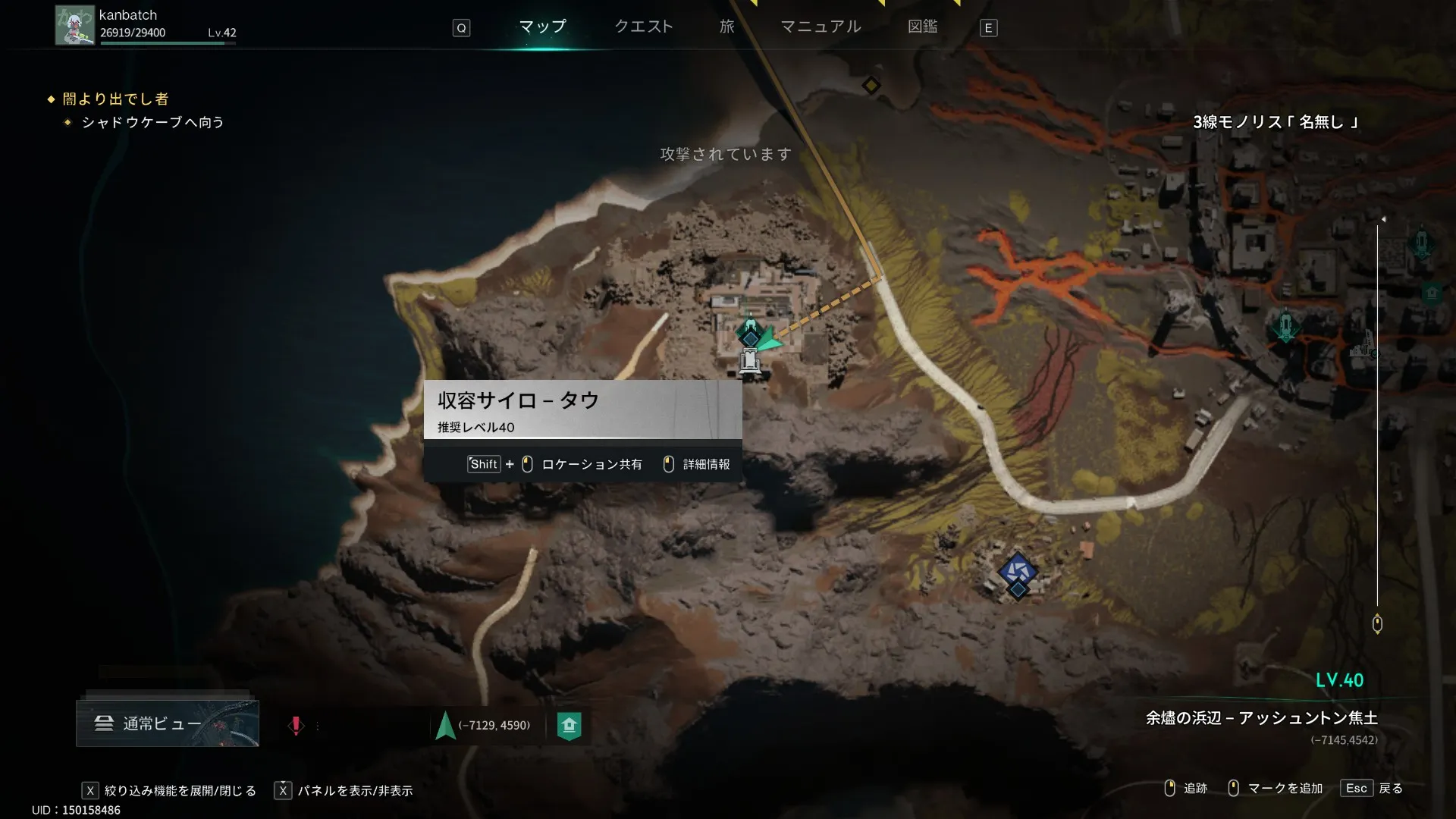
Task: Toggle the 通常ビュー map view button
Action: (168, 723)
